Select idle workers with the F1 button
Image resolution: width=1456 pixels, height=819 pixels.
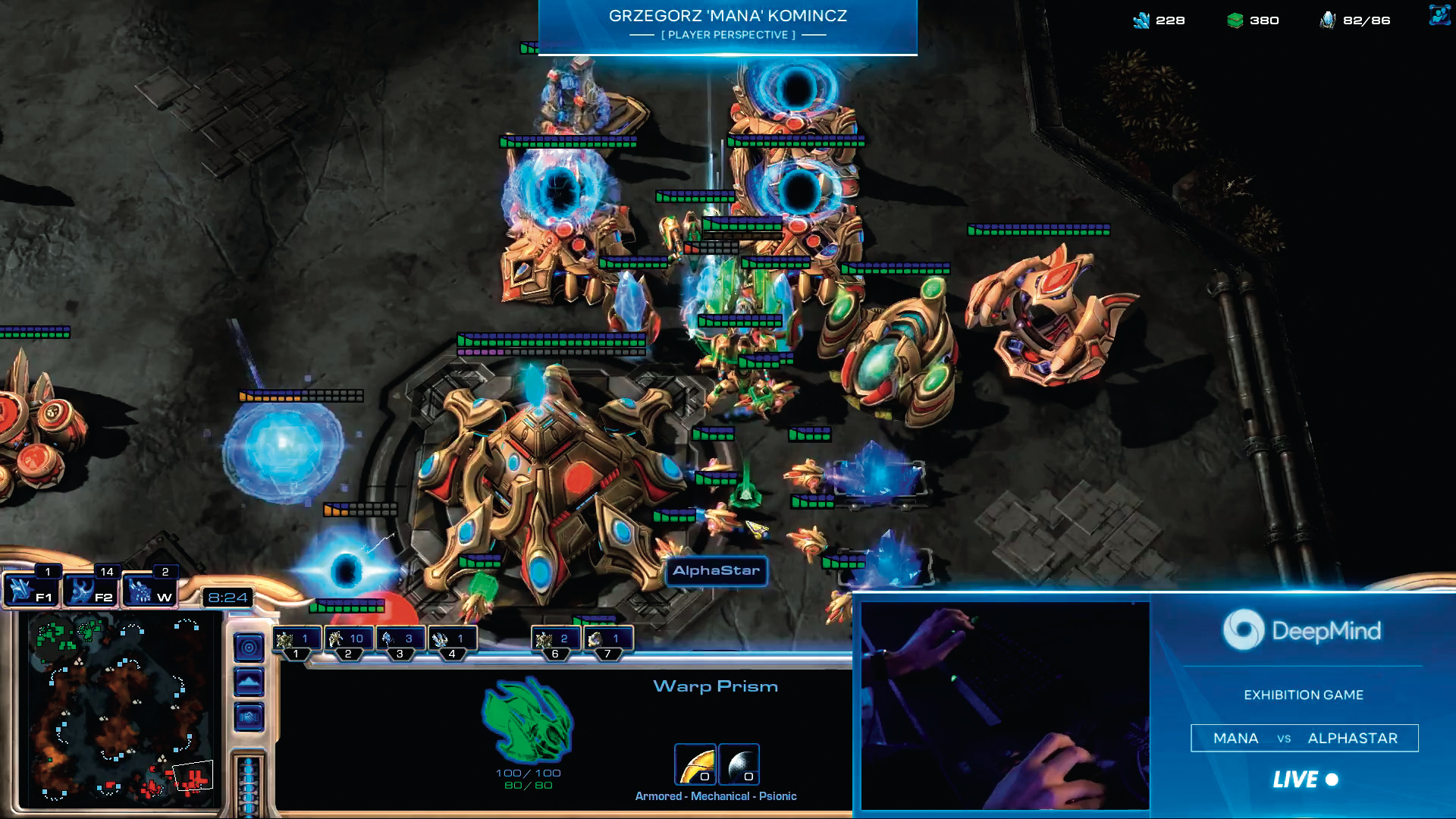30,591
